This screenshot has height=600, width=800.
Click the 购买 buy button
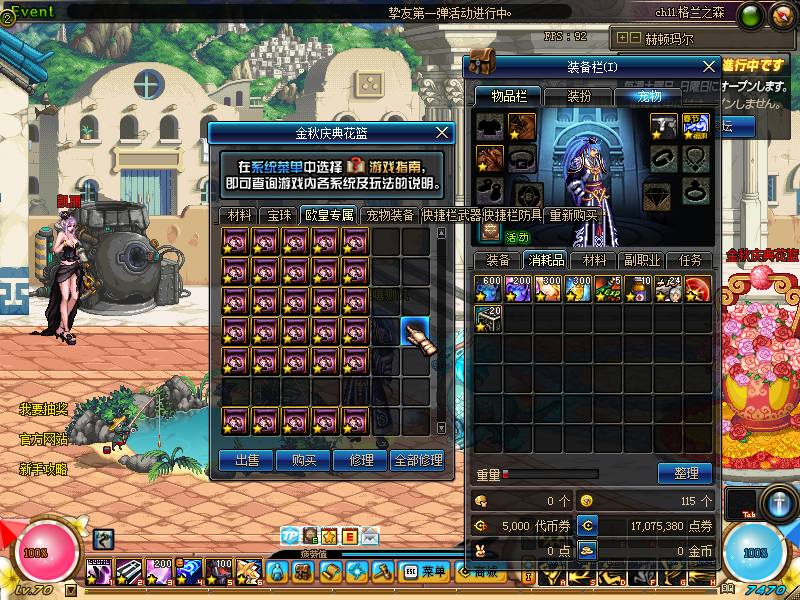(303, 460)
